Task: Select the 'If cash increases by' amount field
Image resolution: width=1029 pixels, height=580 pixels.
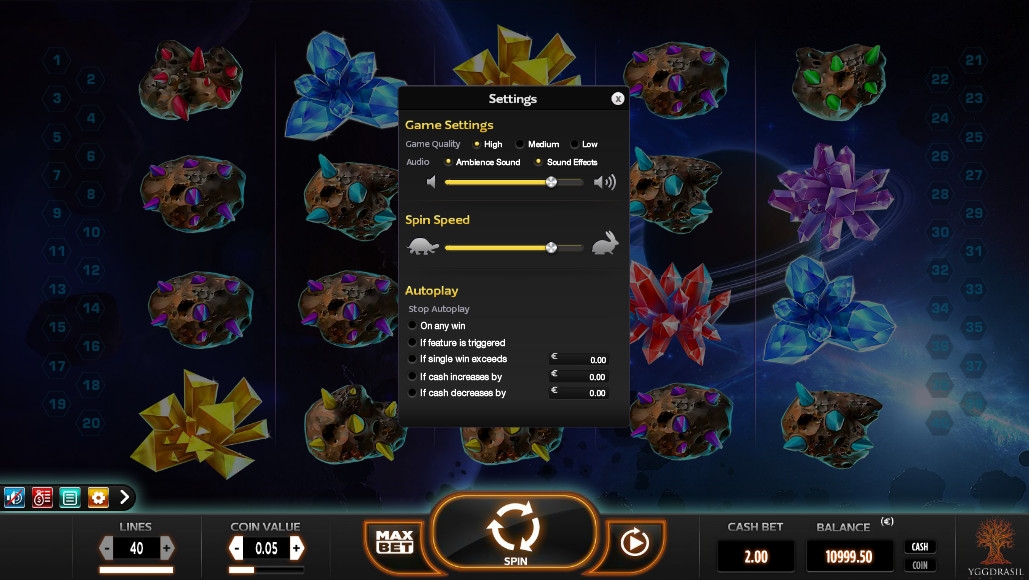Action: click(x=580, y=377)
